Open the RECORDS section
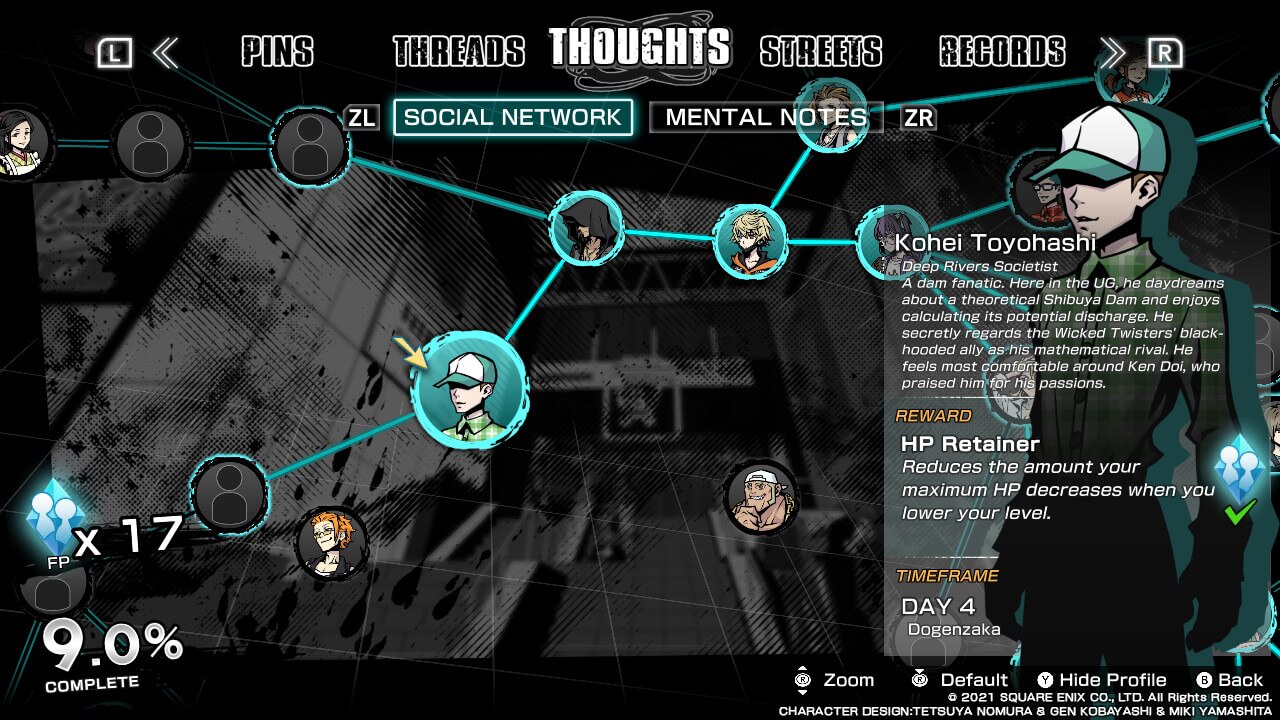This screenshot has height=720, width=1280. (x=1003, y=50)
